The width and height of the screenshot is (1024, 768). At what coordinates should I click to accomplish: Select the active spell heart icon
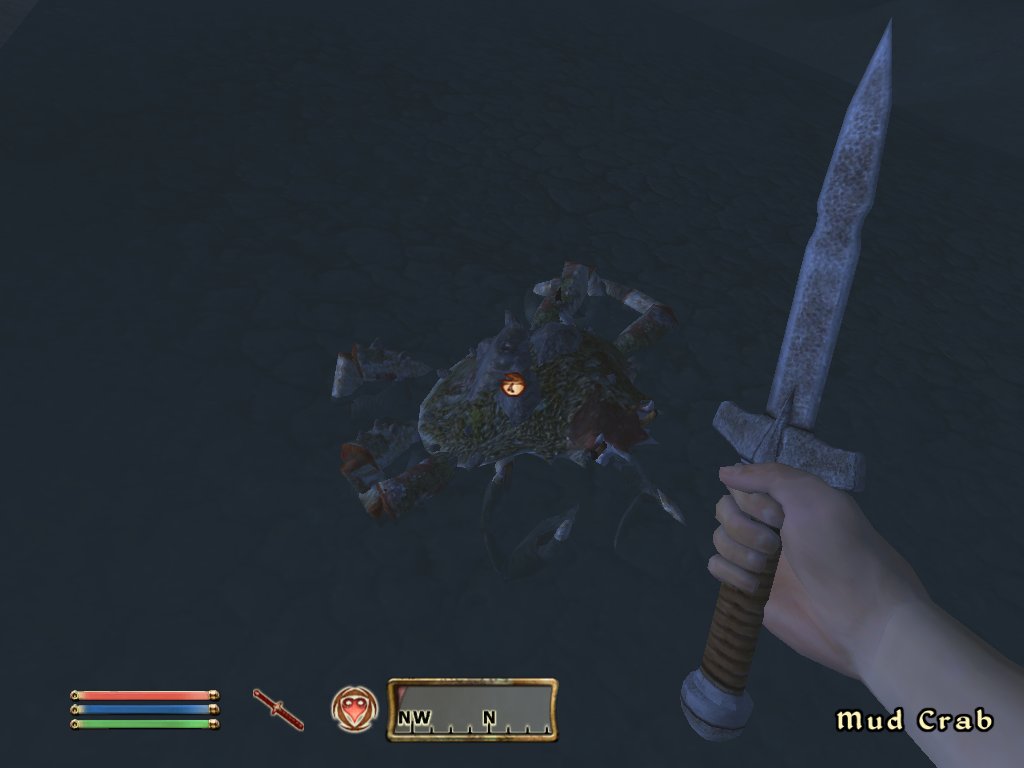[x=354, y=709]
